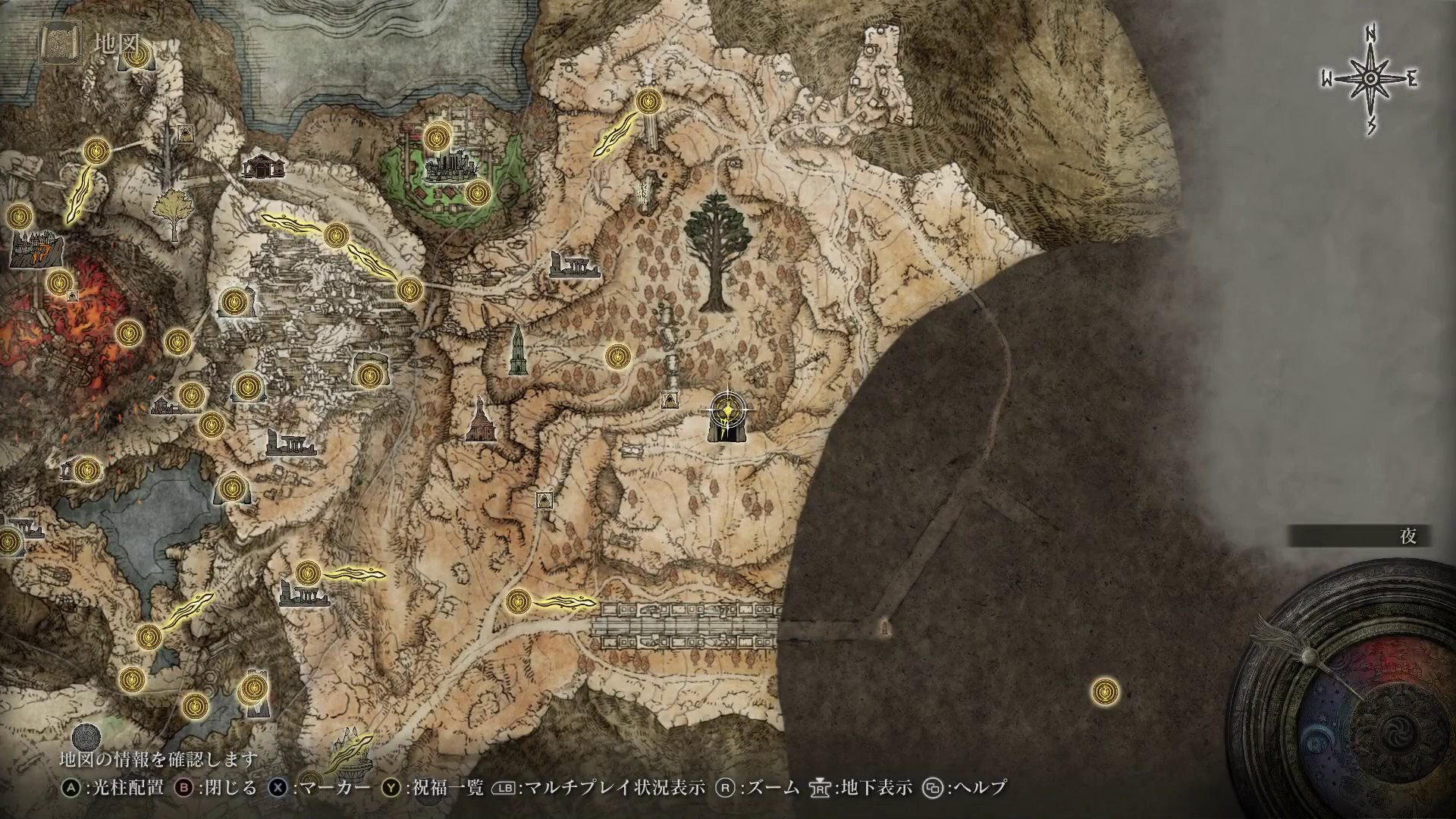Pick the wooden shack landmark icon
1456x819 pixels.
[x=262, y=166]
